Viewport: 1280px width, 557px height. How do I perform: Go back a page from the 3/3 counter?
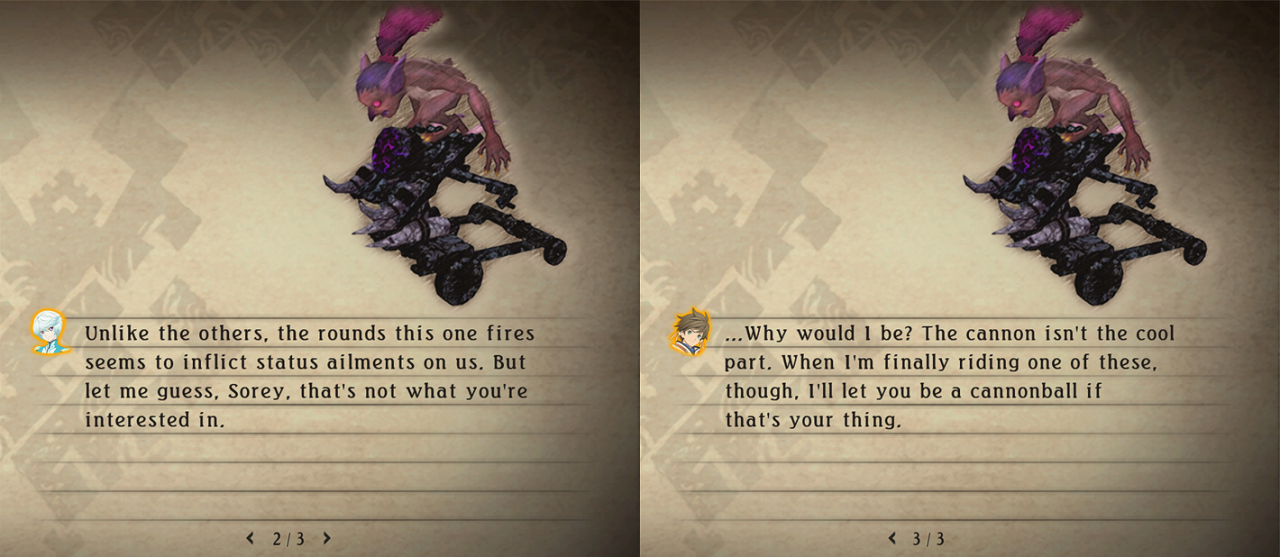[x=892, y=538]
